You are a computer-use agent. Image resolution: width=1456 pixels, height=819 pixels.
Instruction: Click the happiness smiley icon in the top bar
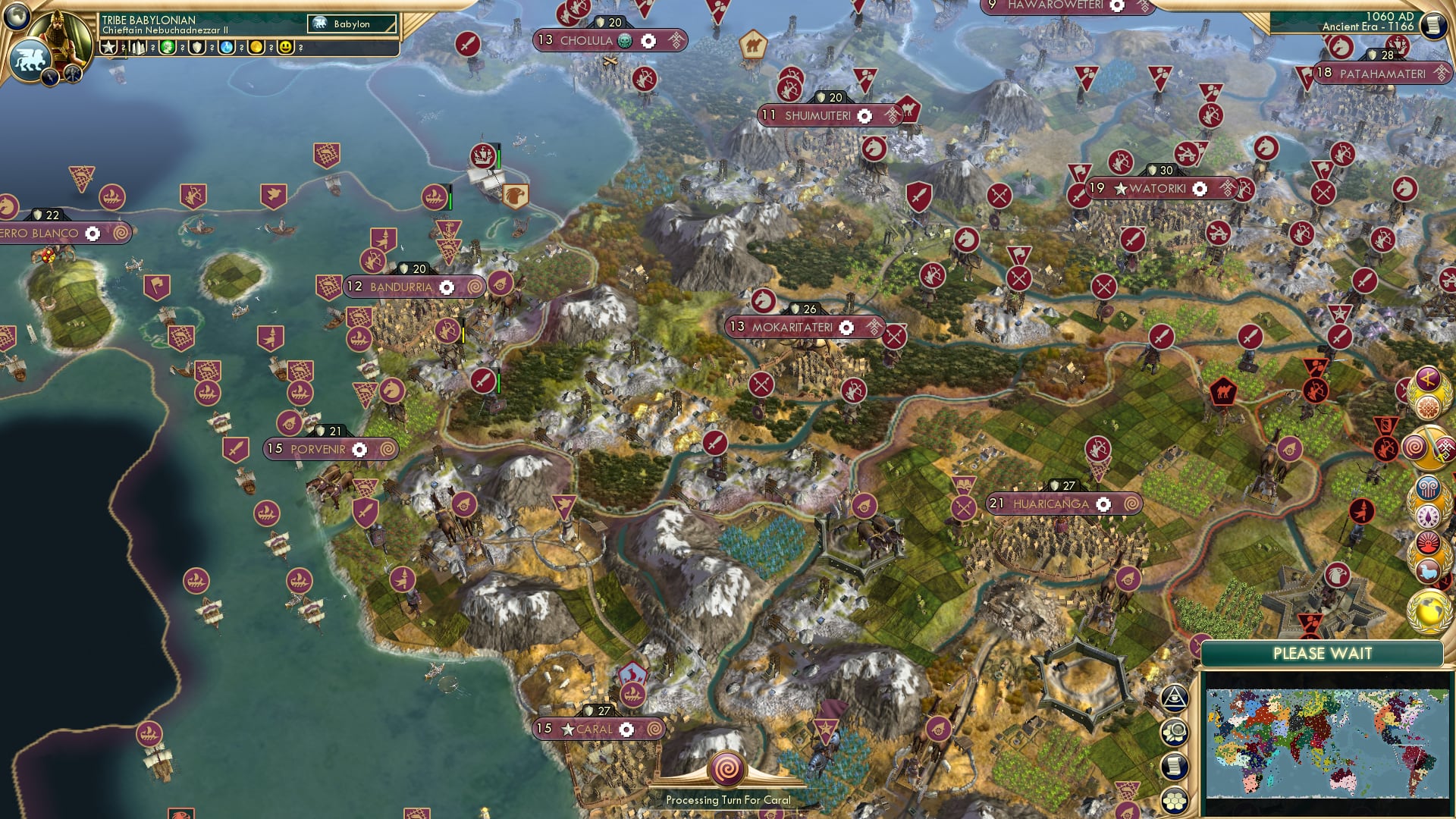pyautogui.click(x=285, y=48)
